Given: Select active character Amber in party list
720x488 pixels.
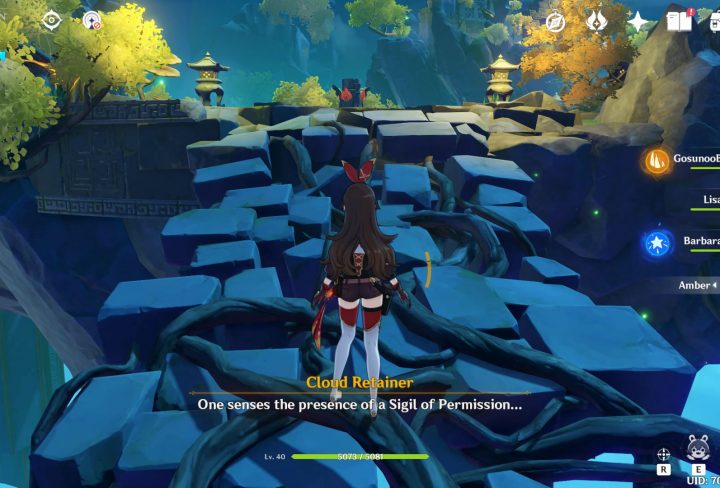Looking at the screenshot, I should (697, 285).
